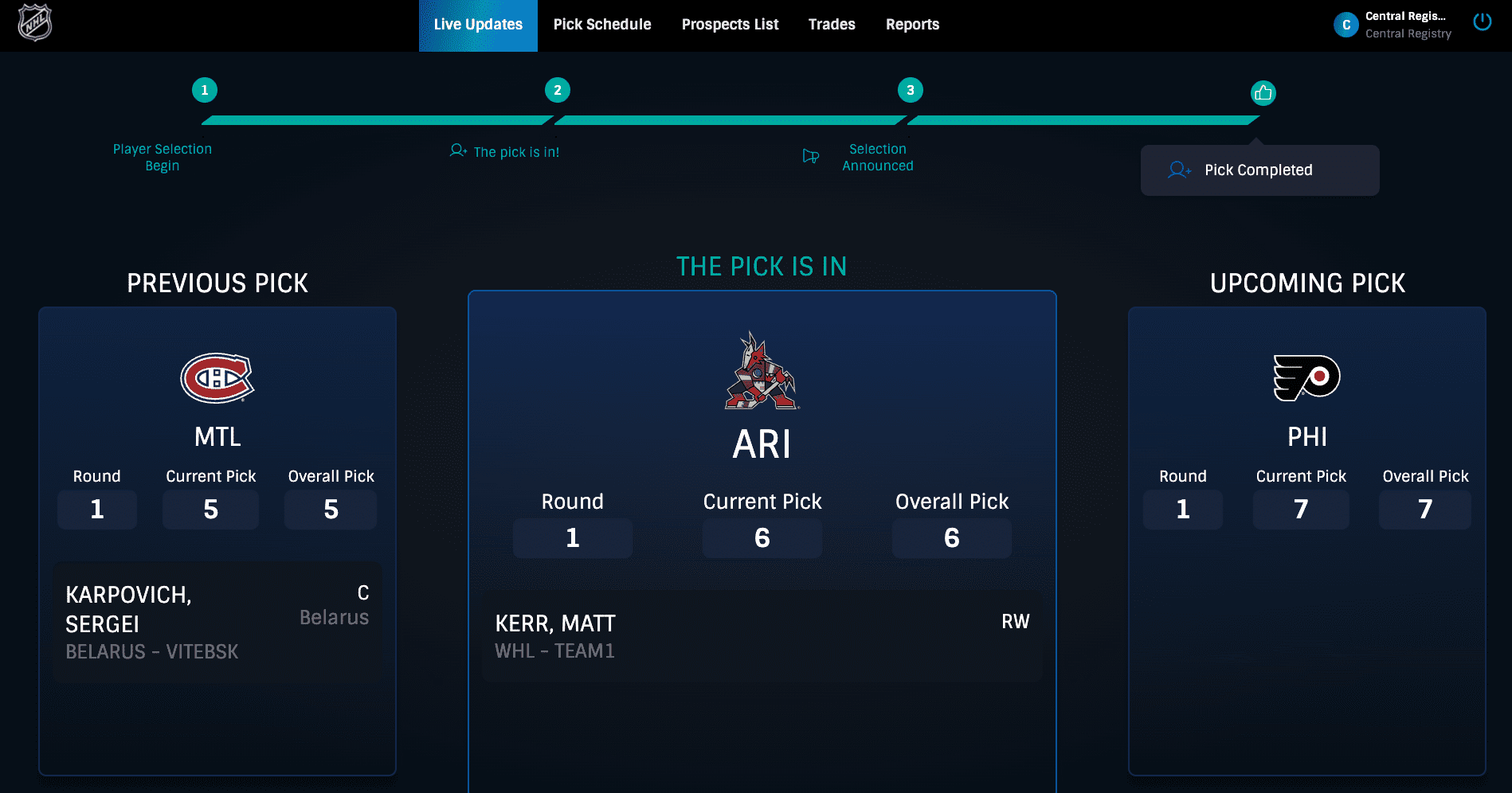Image resolution: width=1512 pixels, height=793 pixels.
Task: Select step 1 Player Selection Begin marker
Action: [205, 90]
